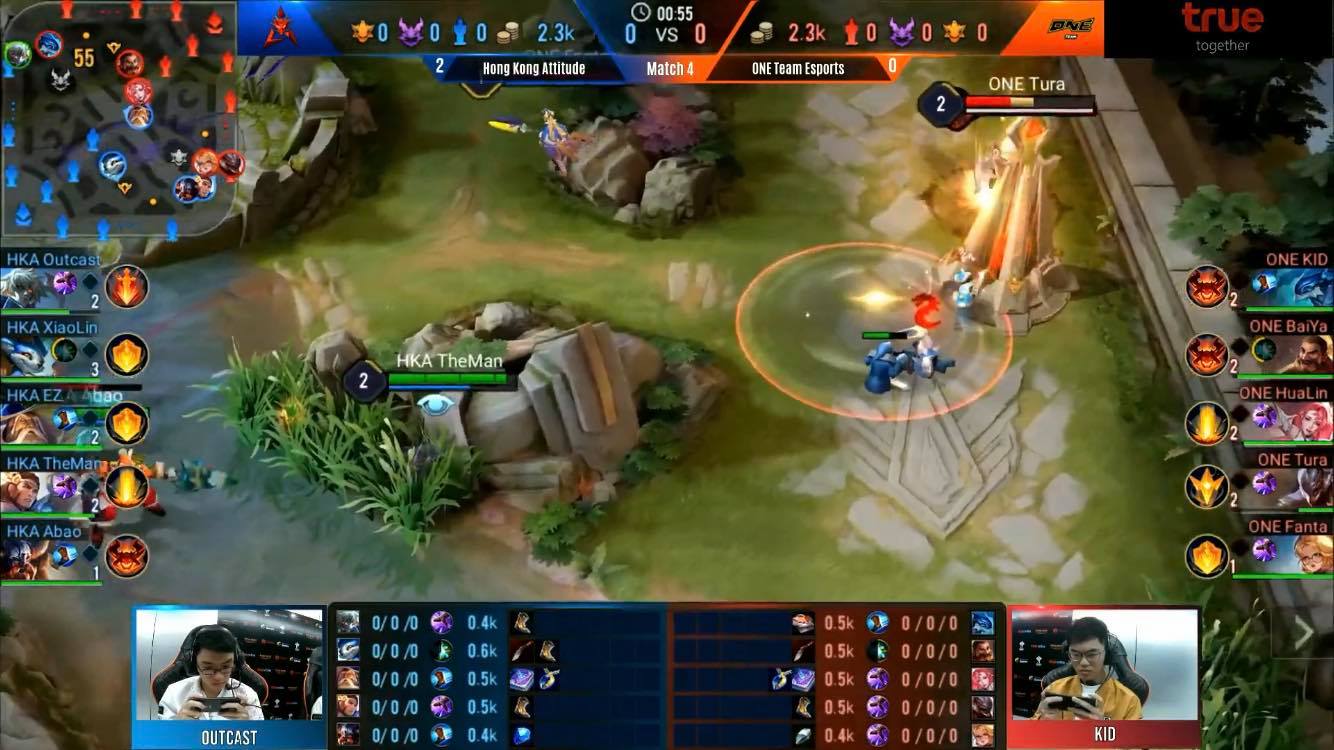Viewport: 1334px width, 750px height.
Task: Toggle ONE BaiYa's flame buff icon
Action: click(1207, 355)
